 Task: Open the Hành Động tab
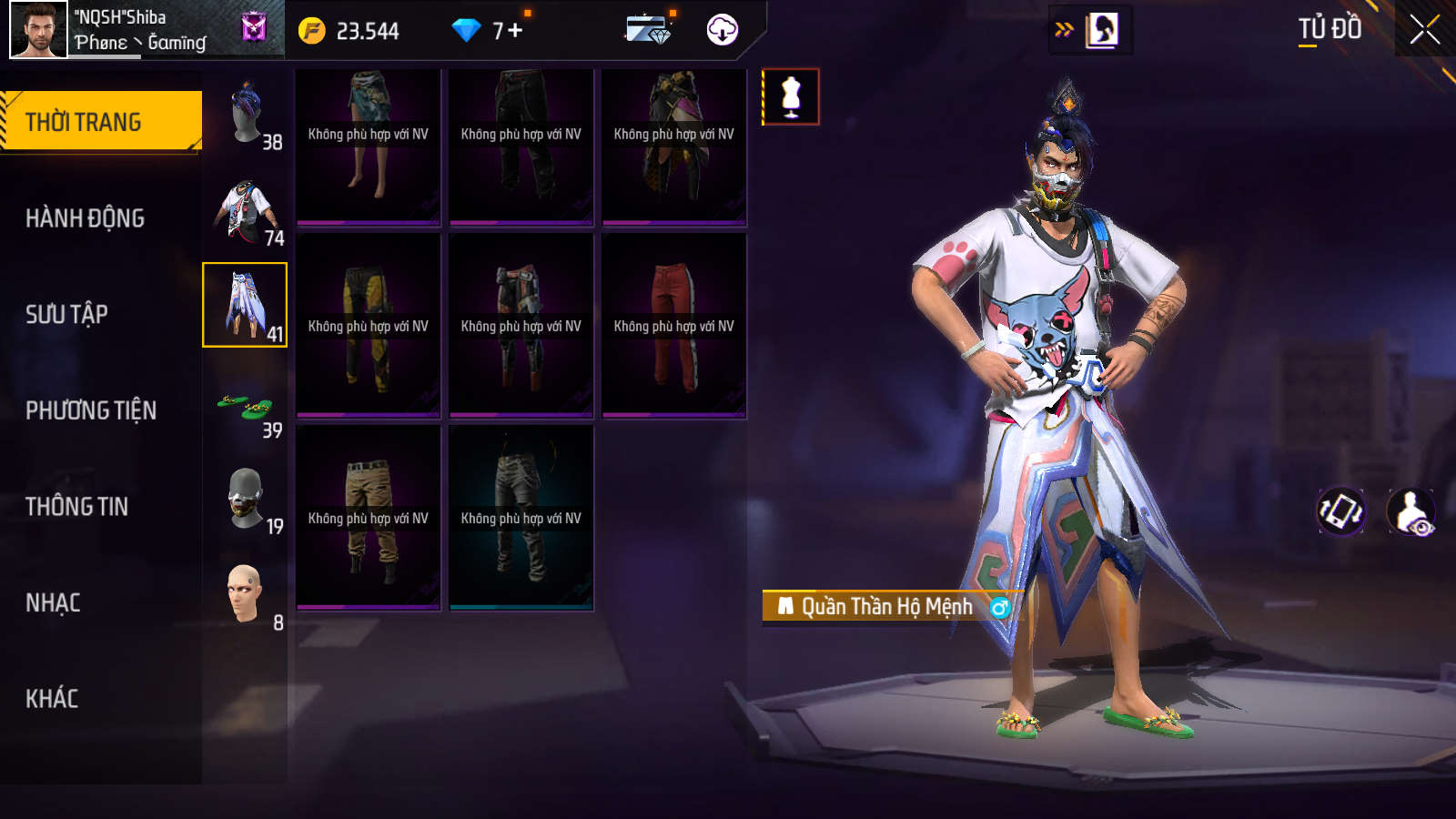(x=86, y=218)
